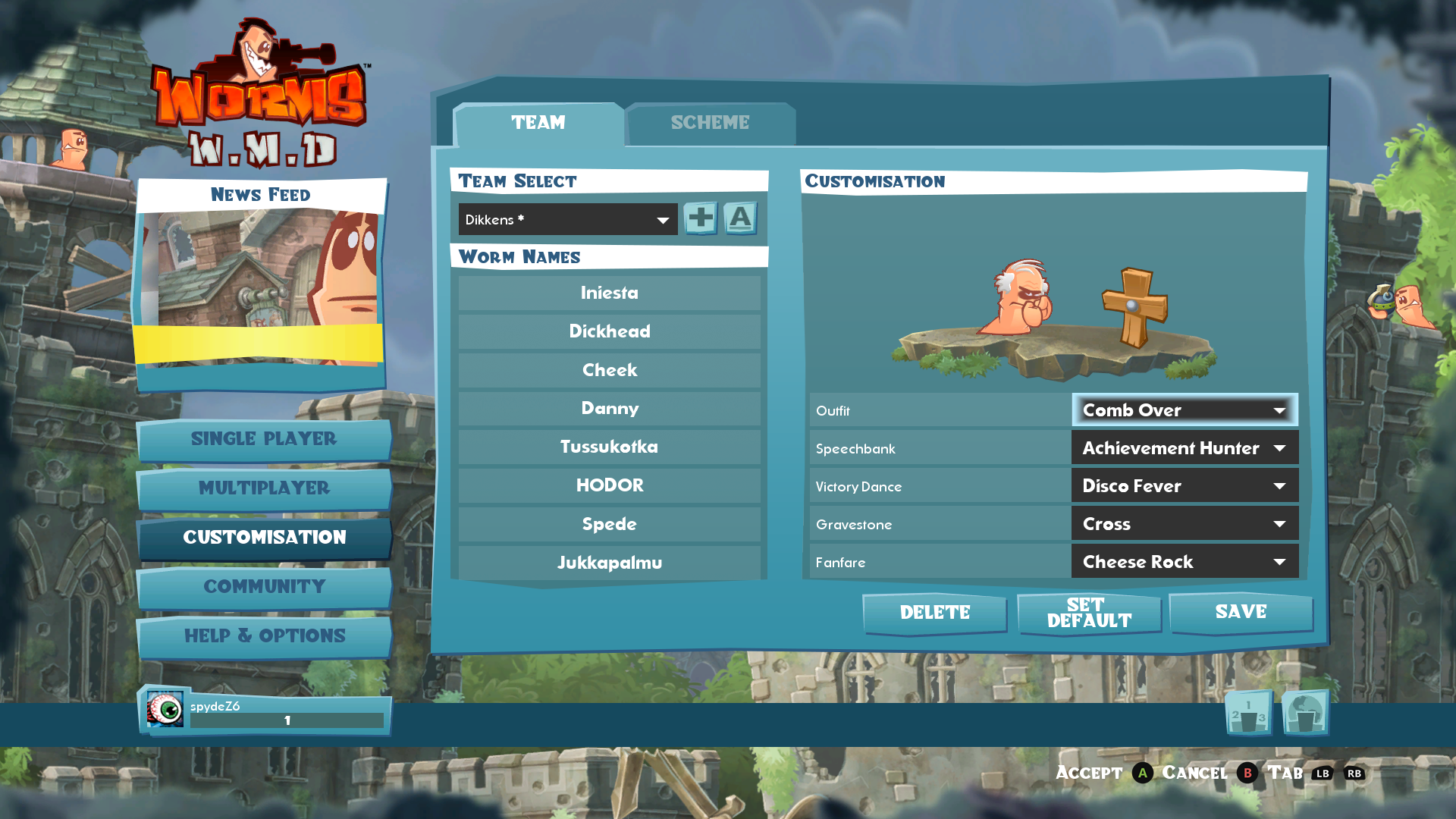
Task: Select the Team tab
Action: click(538, 123)
